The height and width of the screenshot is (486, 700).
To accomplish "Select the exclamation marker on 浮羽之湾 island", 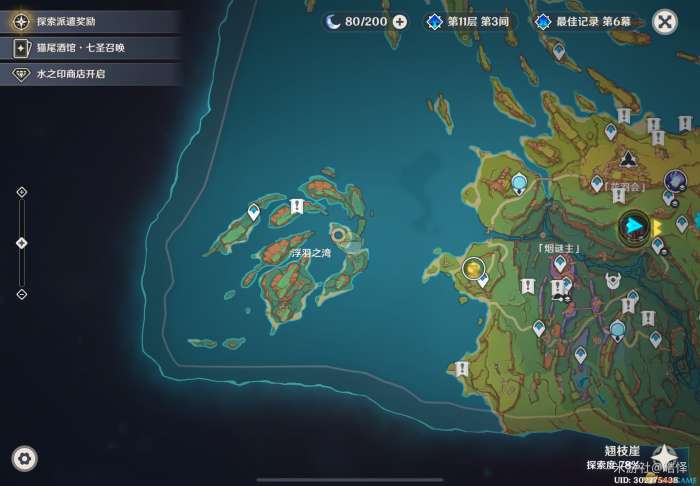I will click(296, 206).
